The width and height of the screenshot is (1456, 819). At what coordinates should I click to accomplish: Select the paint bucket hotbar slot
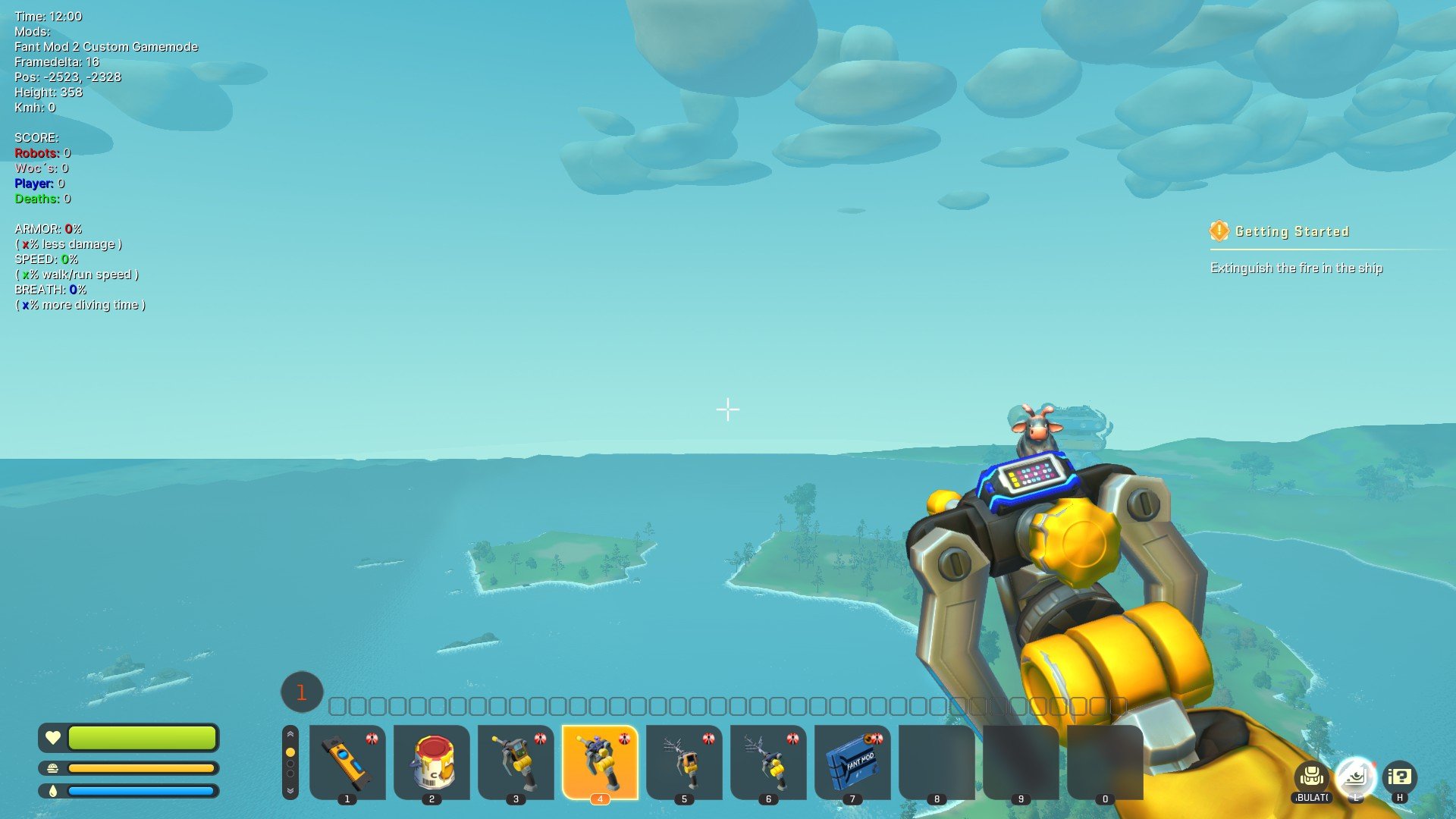click(x=431, y=761)
